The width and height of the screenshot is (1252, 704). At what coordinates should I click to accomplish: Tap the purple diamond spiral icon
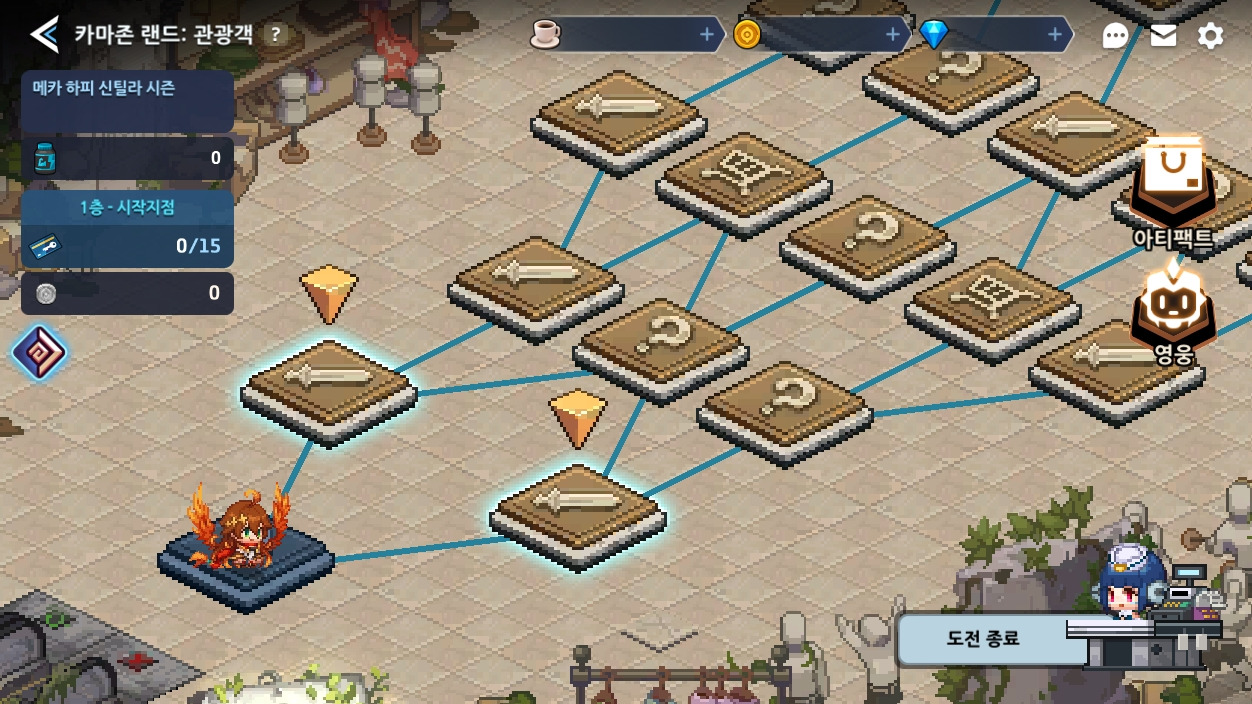click(39, 353)
